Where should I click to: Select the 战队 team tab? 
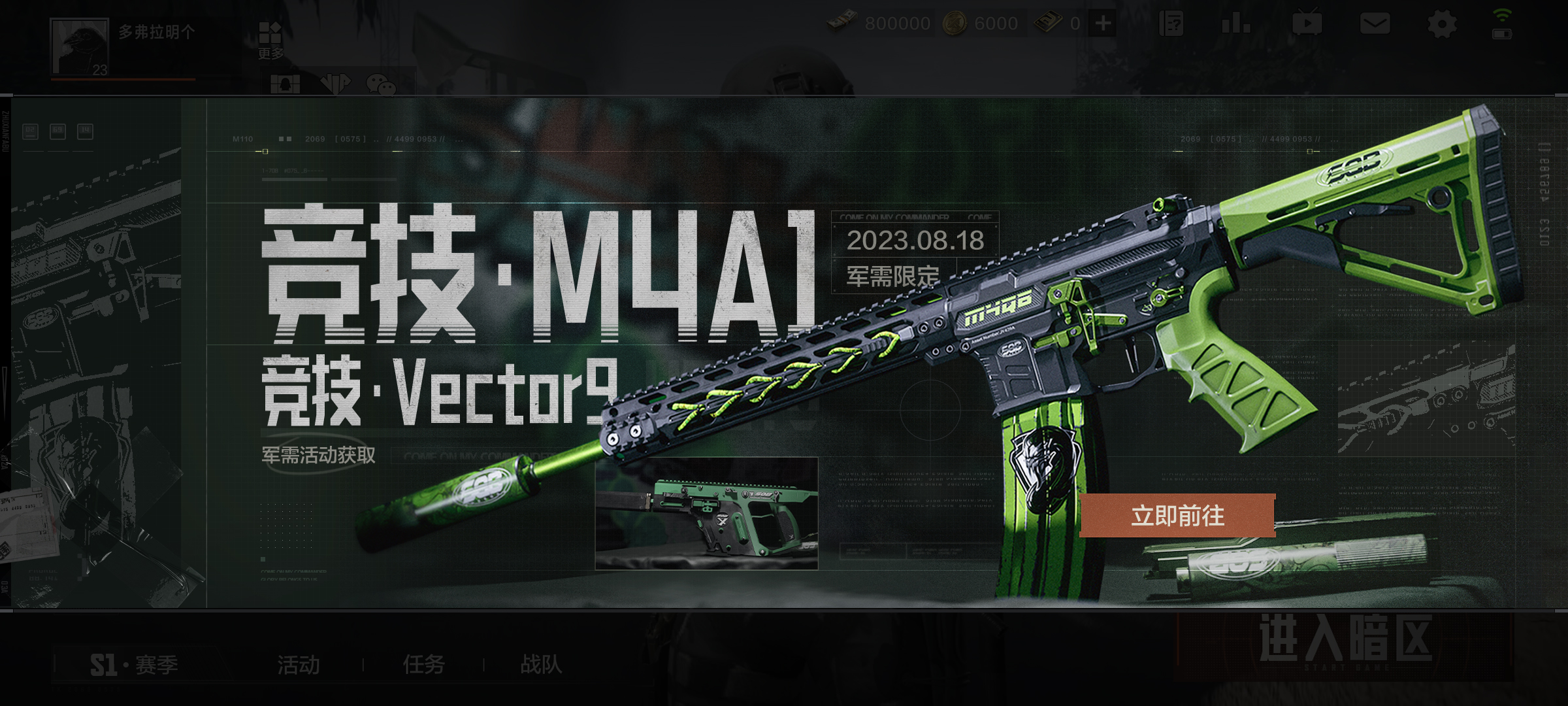tap(541, 665)
